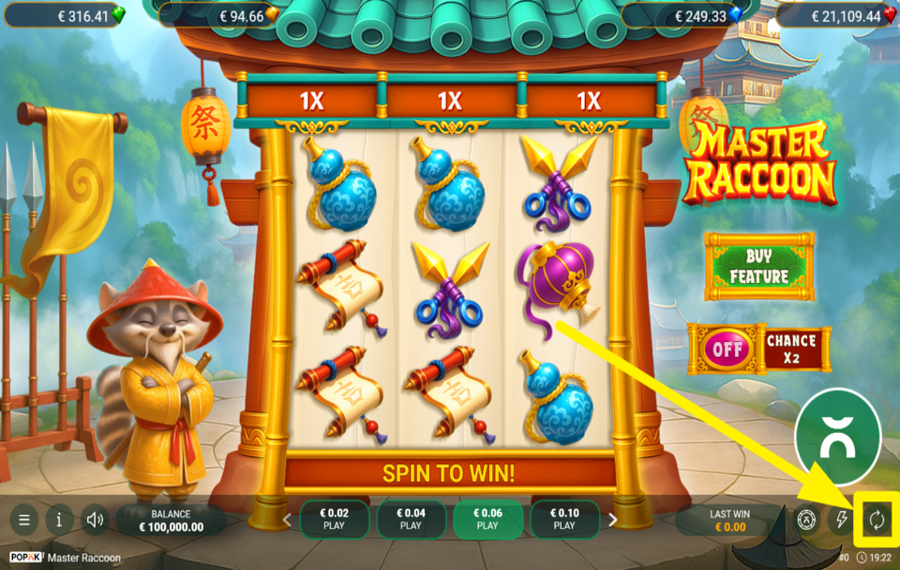Viewport: 900px width, 570px height.
Task: Pick the € 0.06 play bet
Action: point(487,519)
